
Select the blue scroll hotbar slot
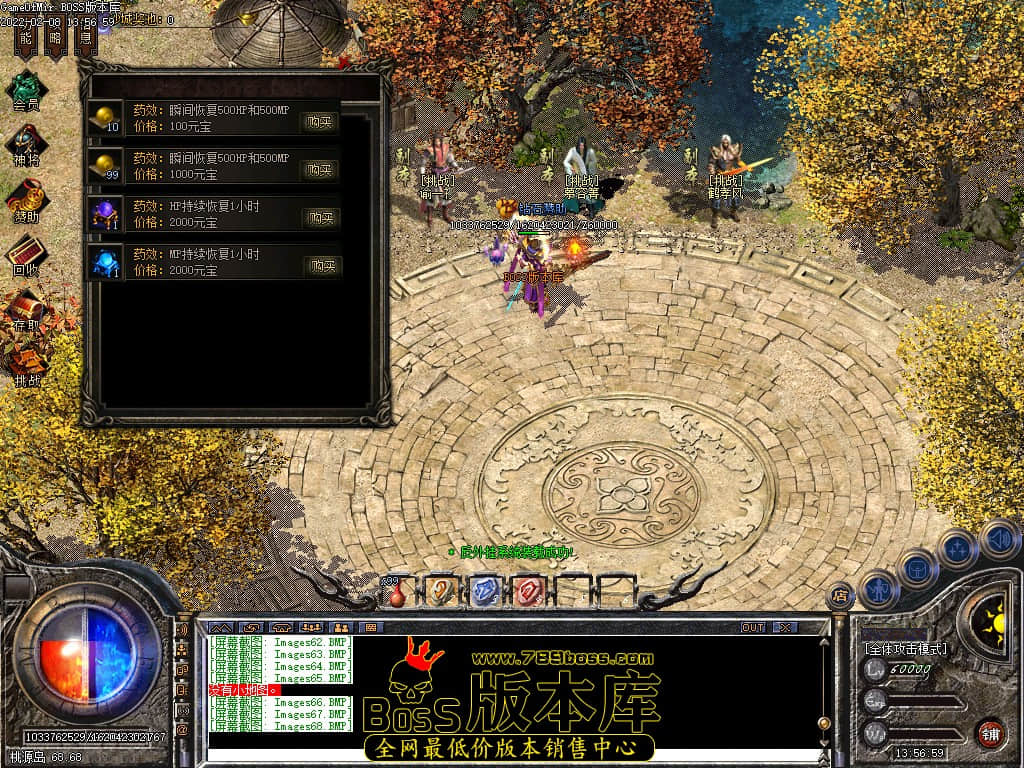click(x=485, y=591)
